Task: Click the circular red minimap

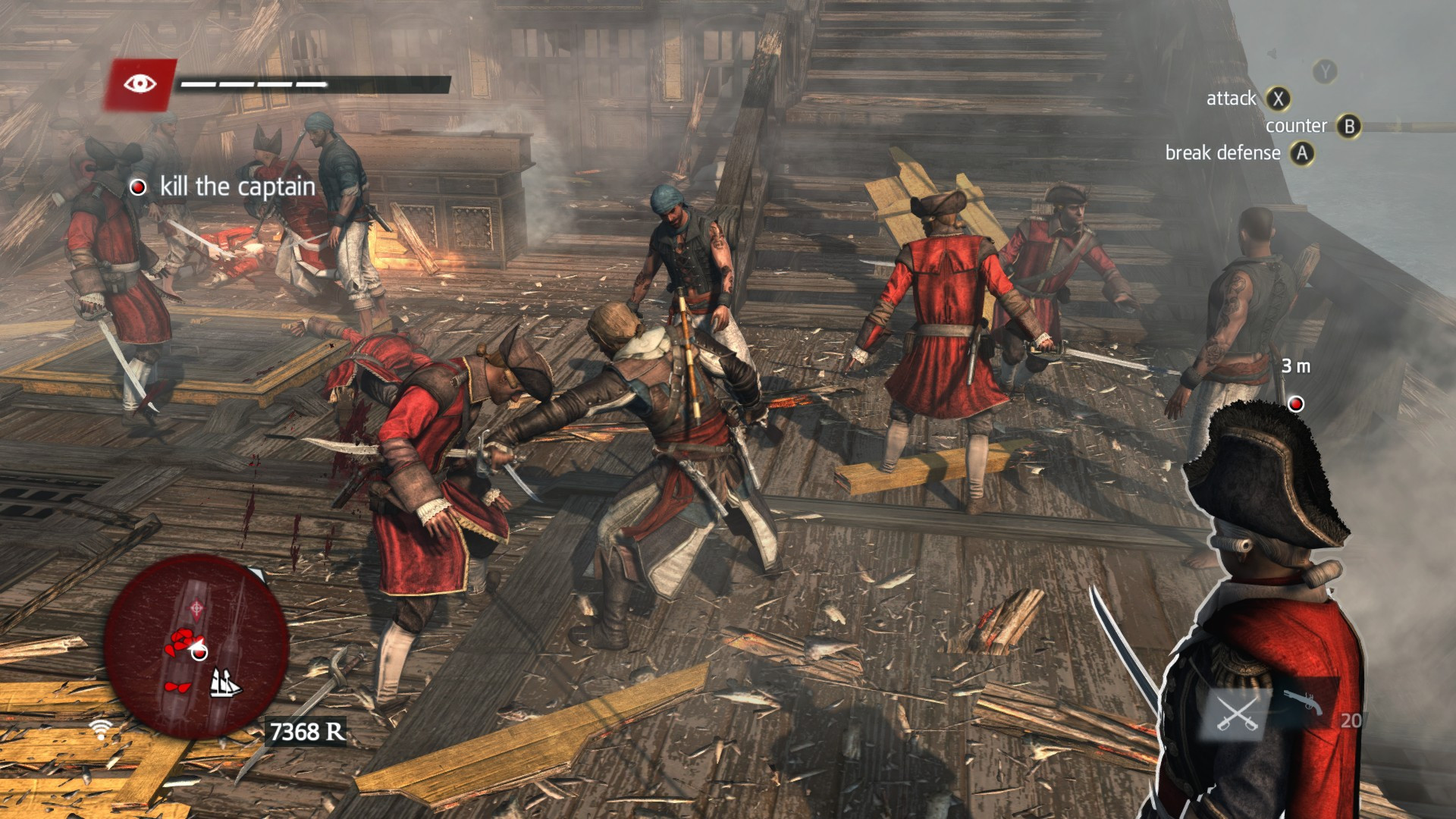Action: (196, 646)
